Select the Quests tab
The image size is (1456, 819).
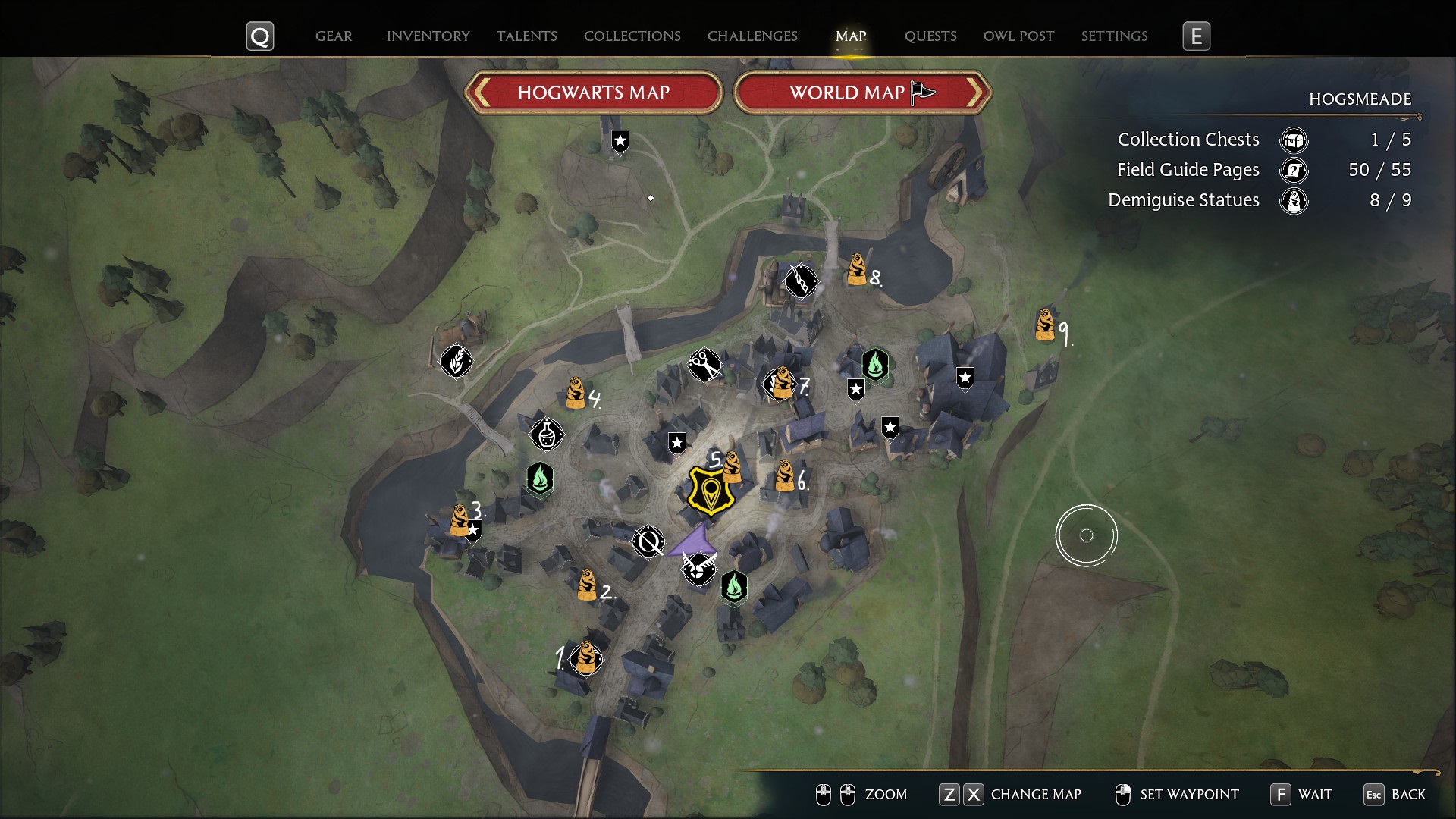point(930,36)
